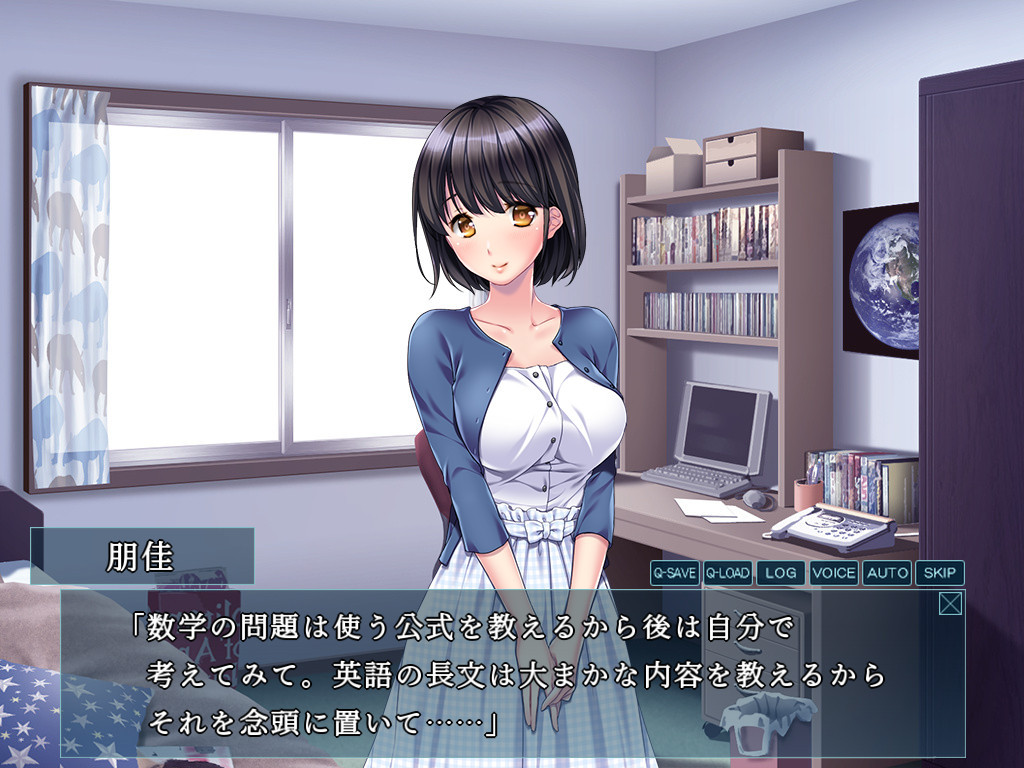
Task: Toggle AUTO text advance mode
Action: click(x=886, y=573)
